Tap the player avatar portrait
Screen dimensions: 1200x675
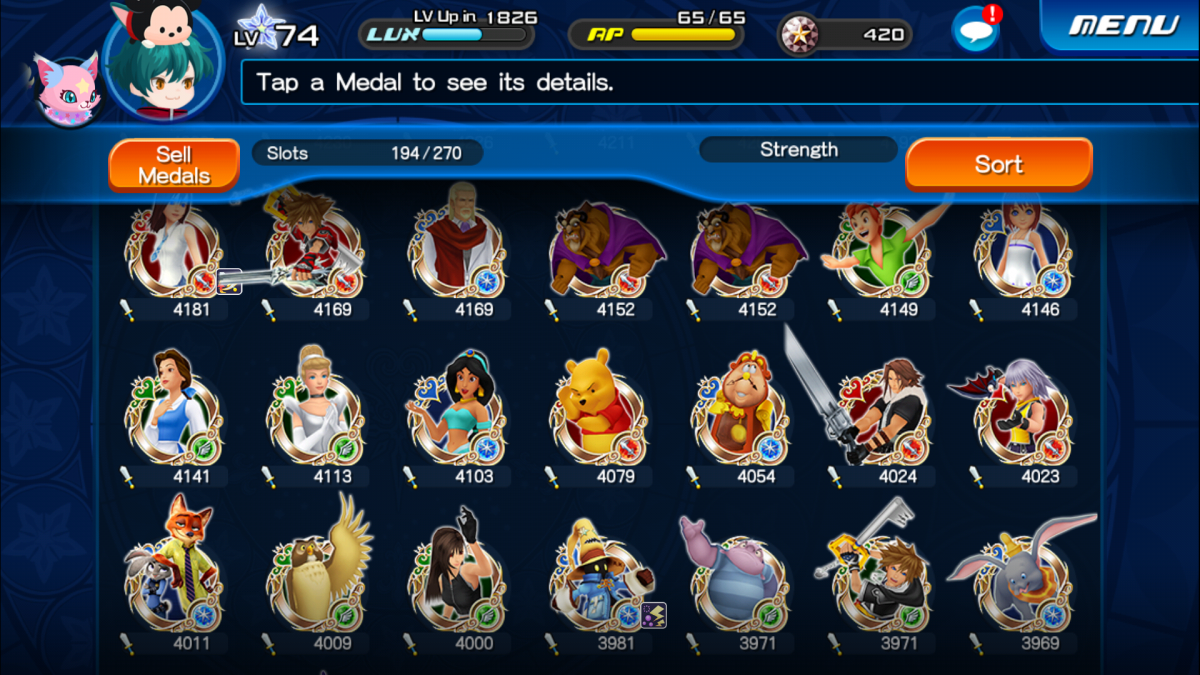pos(163,60)
